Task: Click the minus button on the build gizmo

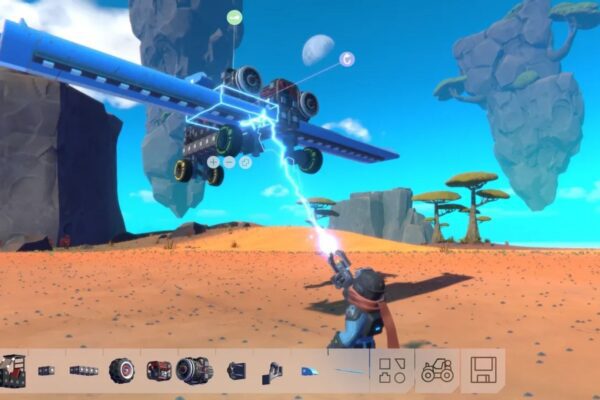Action: [229, 161]
